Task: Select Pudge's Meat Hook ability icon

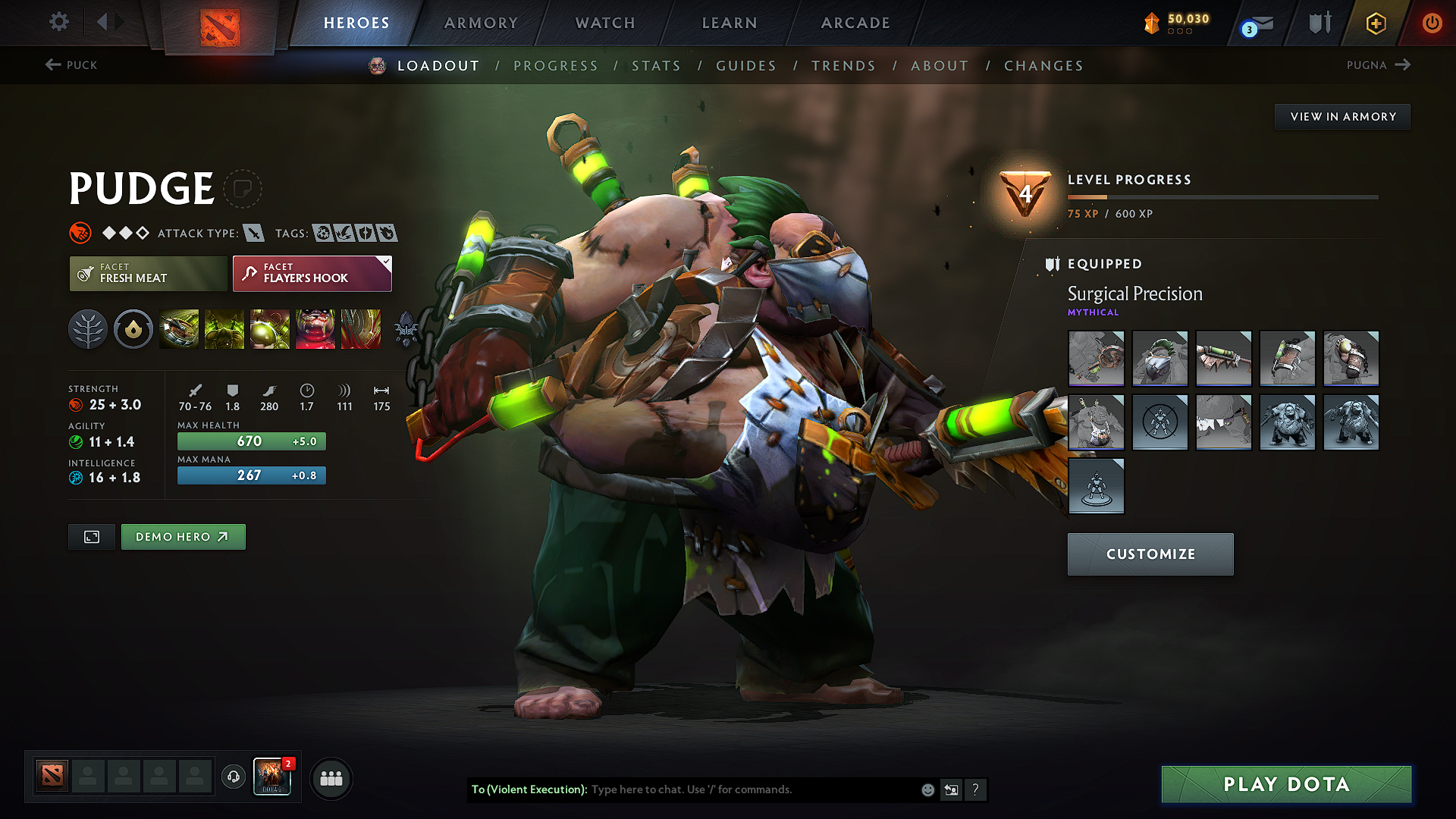Action: tap(180, 328)
